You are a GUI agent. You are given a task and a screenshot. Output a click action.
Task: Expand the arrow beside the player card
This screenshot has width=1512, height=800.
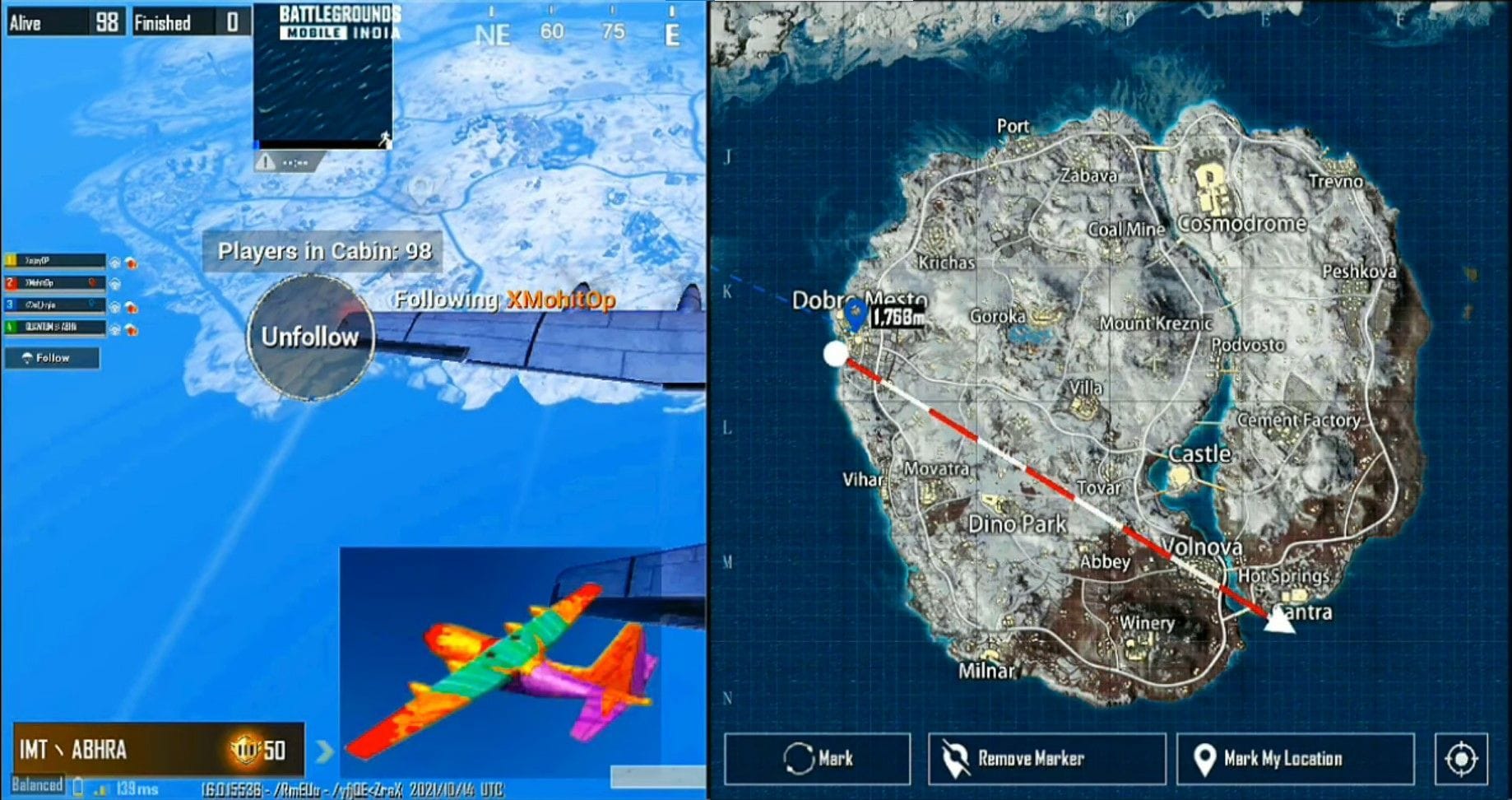325,750
